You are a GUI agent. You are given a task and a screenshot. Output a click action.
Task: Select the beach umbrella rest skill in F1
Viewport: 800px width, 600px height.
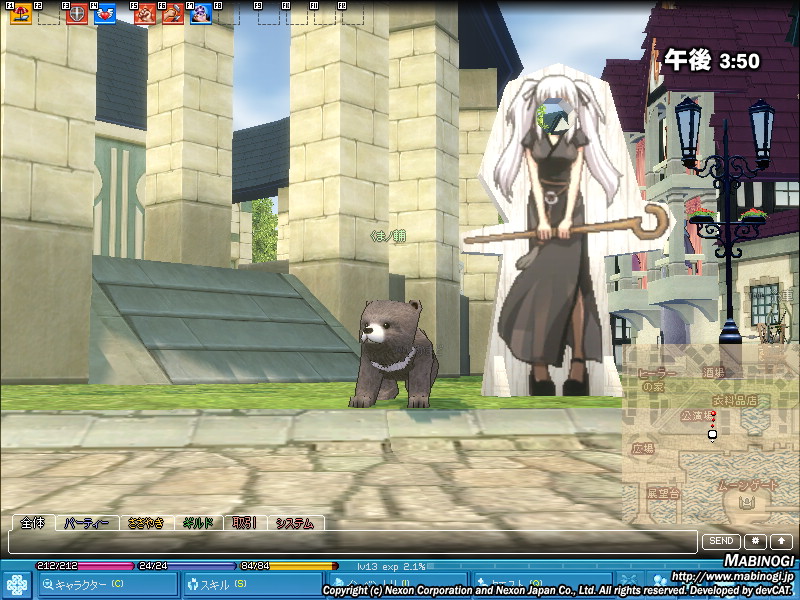pyautogui.click(x=21, y=14)
